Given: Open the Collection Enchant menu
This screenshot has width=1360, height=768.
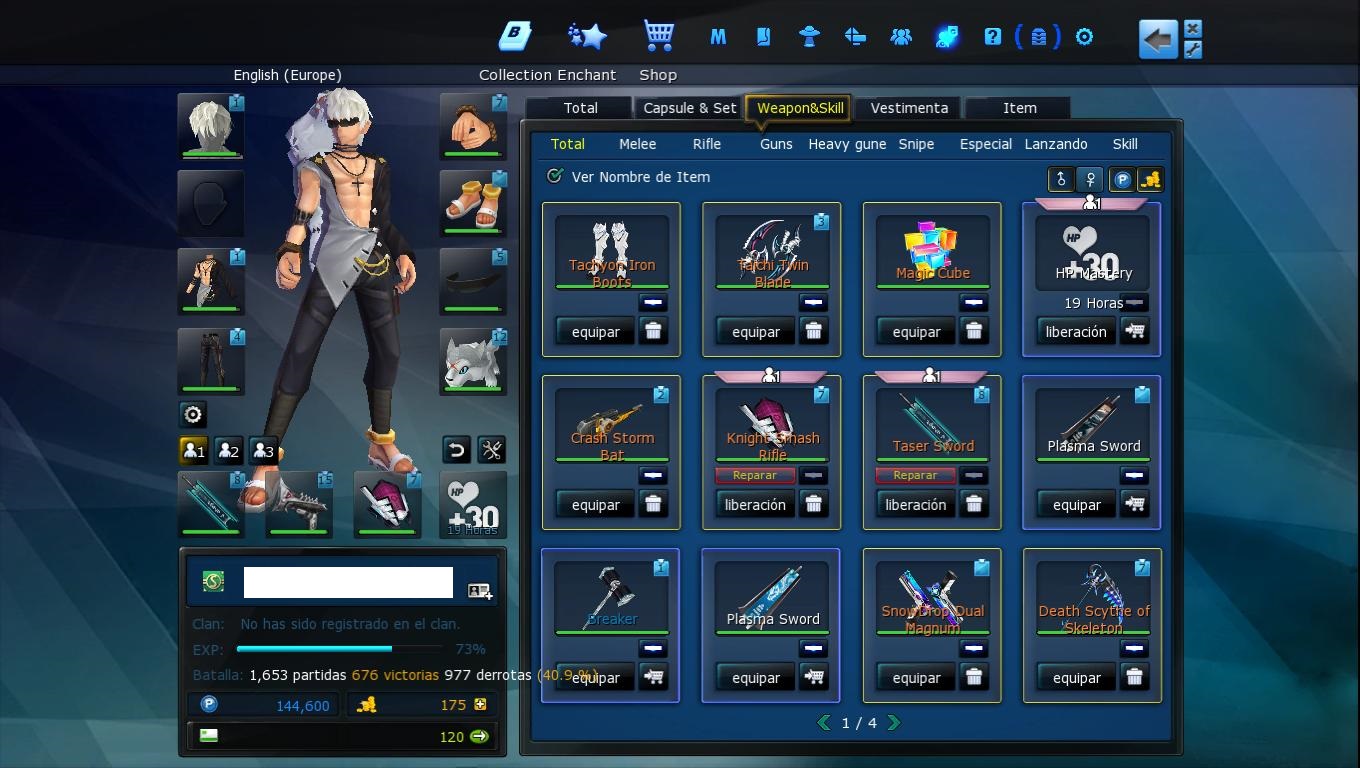Looking at the screenshot, I should click(547, 75).
